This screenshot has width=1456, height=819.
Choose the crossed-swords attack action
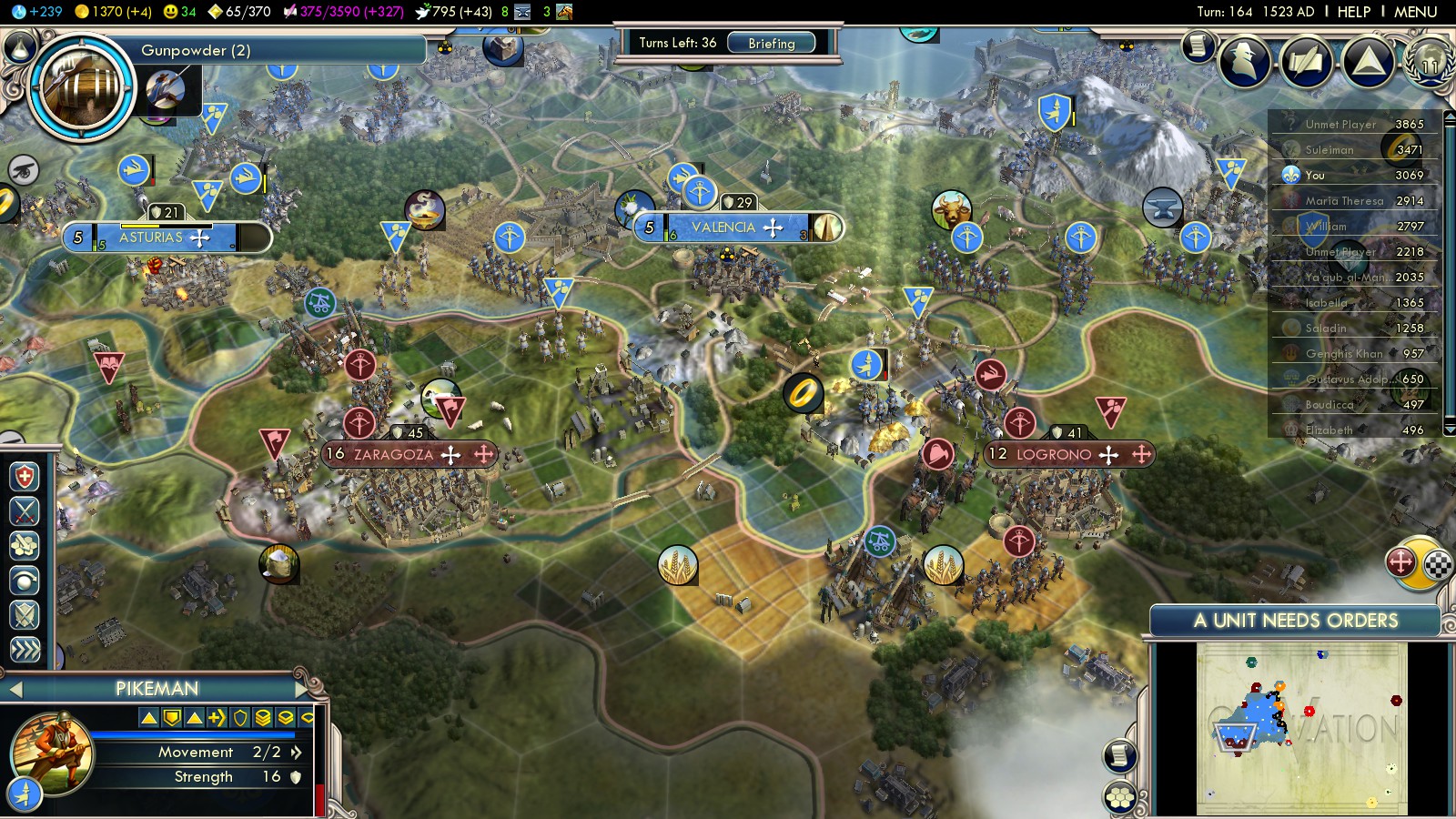pyautogui.click(x=25, y=511)
